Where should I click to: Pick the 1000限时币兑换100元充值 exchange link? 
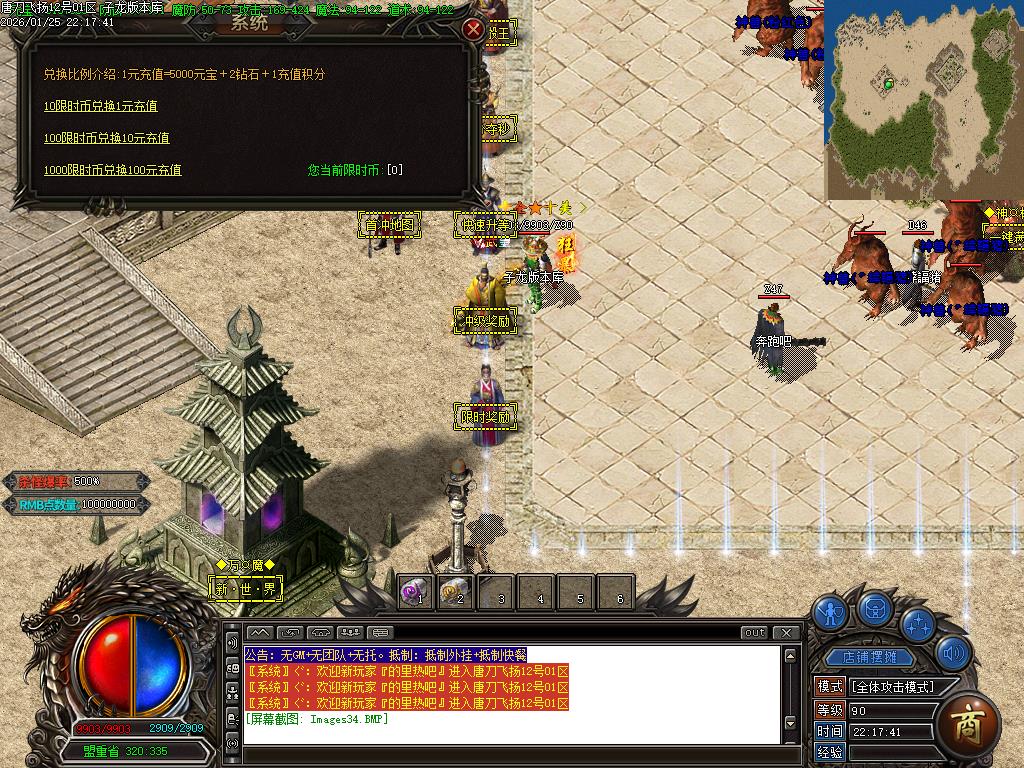pyautogui.click(x=112, y=170)
